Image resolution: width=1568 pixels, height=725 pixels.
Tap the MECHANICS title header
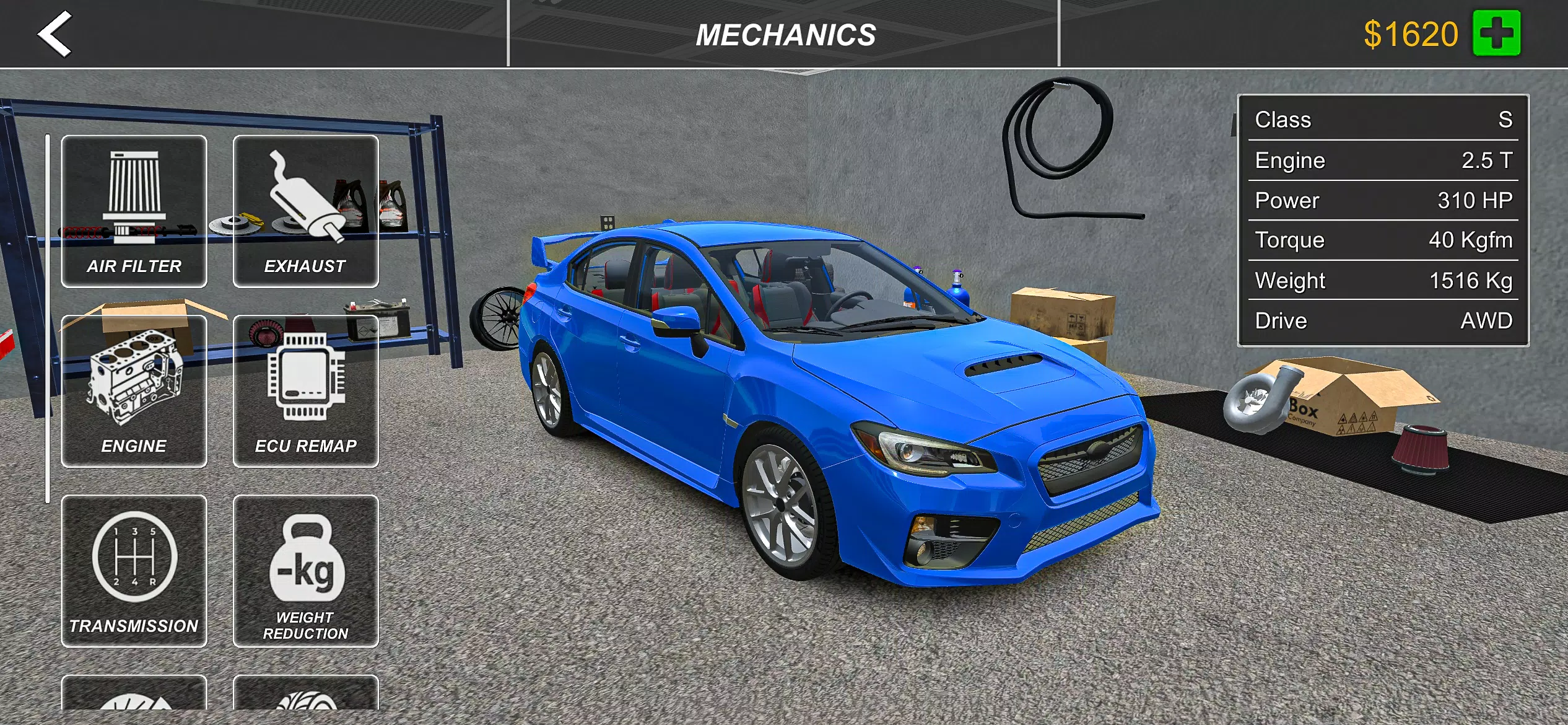tap(784, 34)
